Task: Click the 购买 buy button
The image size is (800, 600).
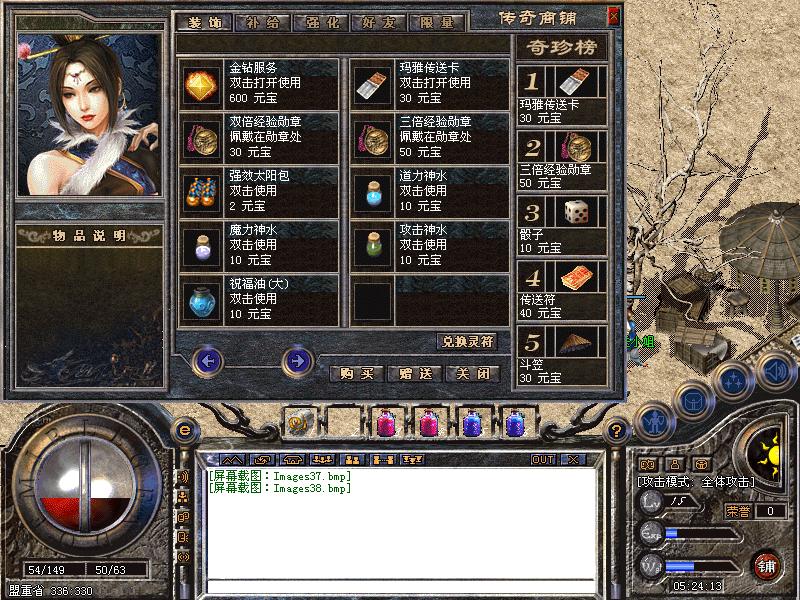Action: click(356, 373)
